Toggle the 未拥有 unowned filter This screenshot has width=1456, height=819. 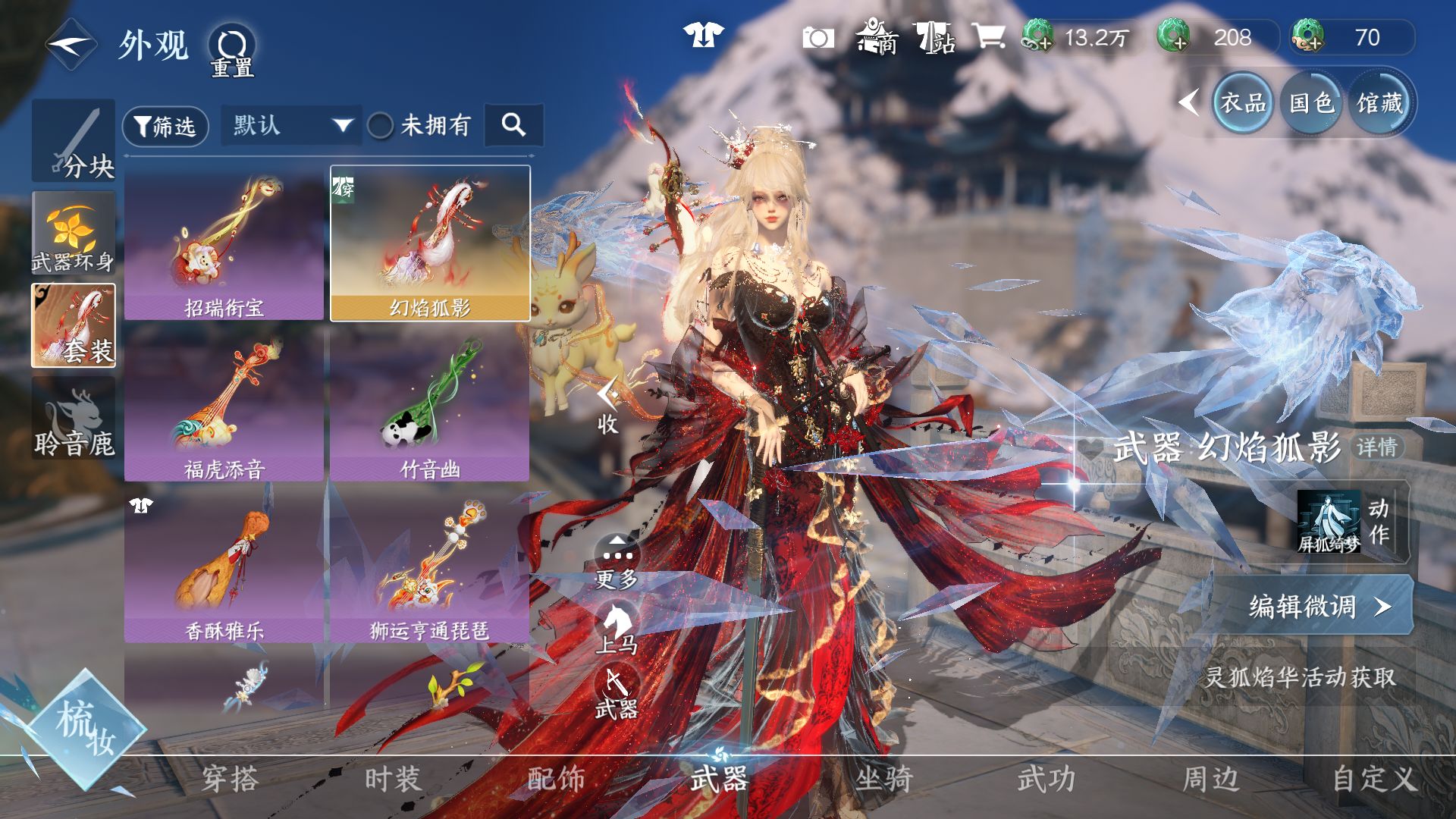coord(380,126)
